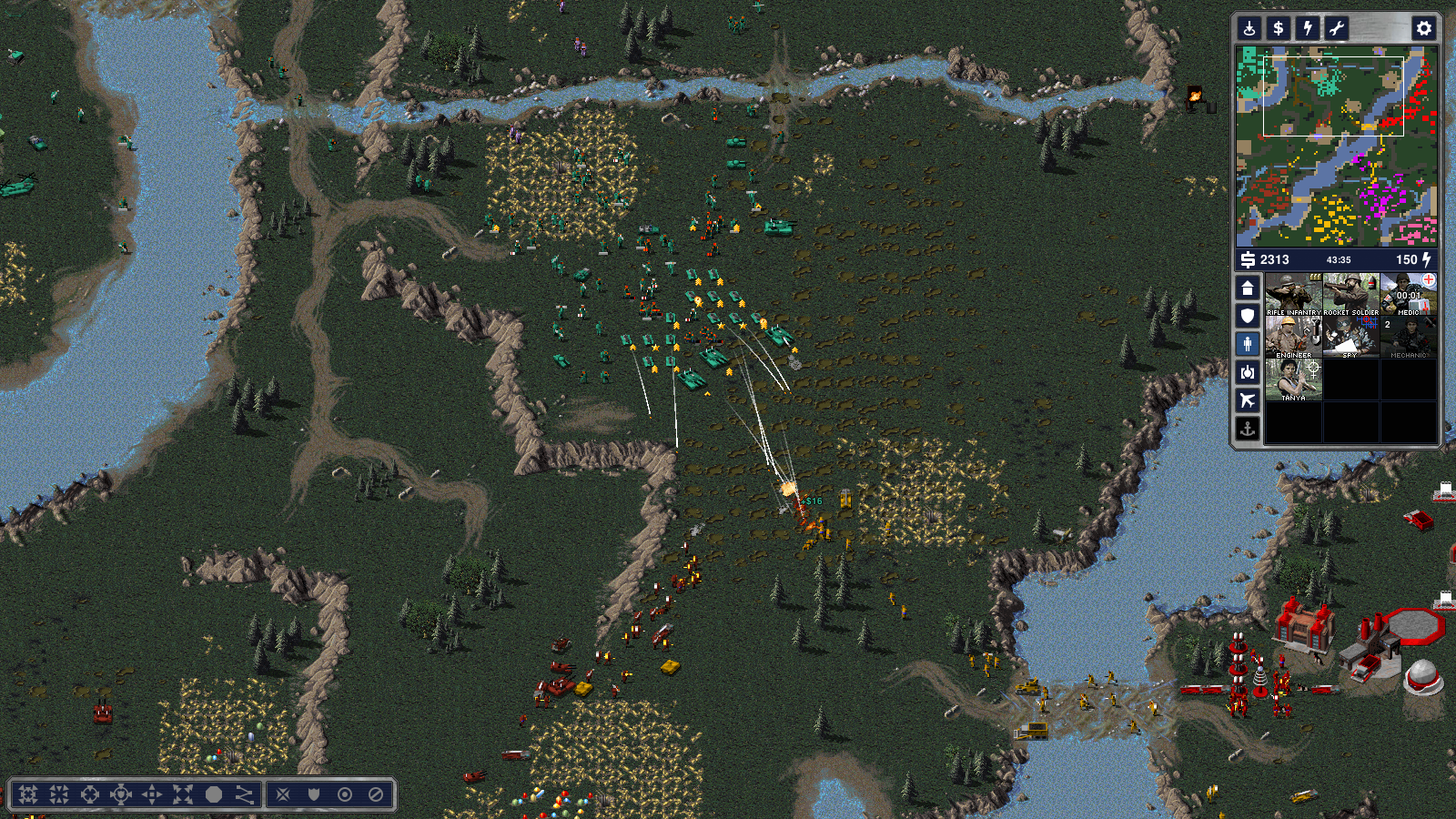Open the defense production tab

tap(1248, 316)
